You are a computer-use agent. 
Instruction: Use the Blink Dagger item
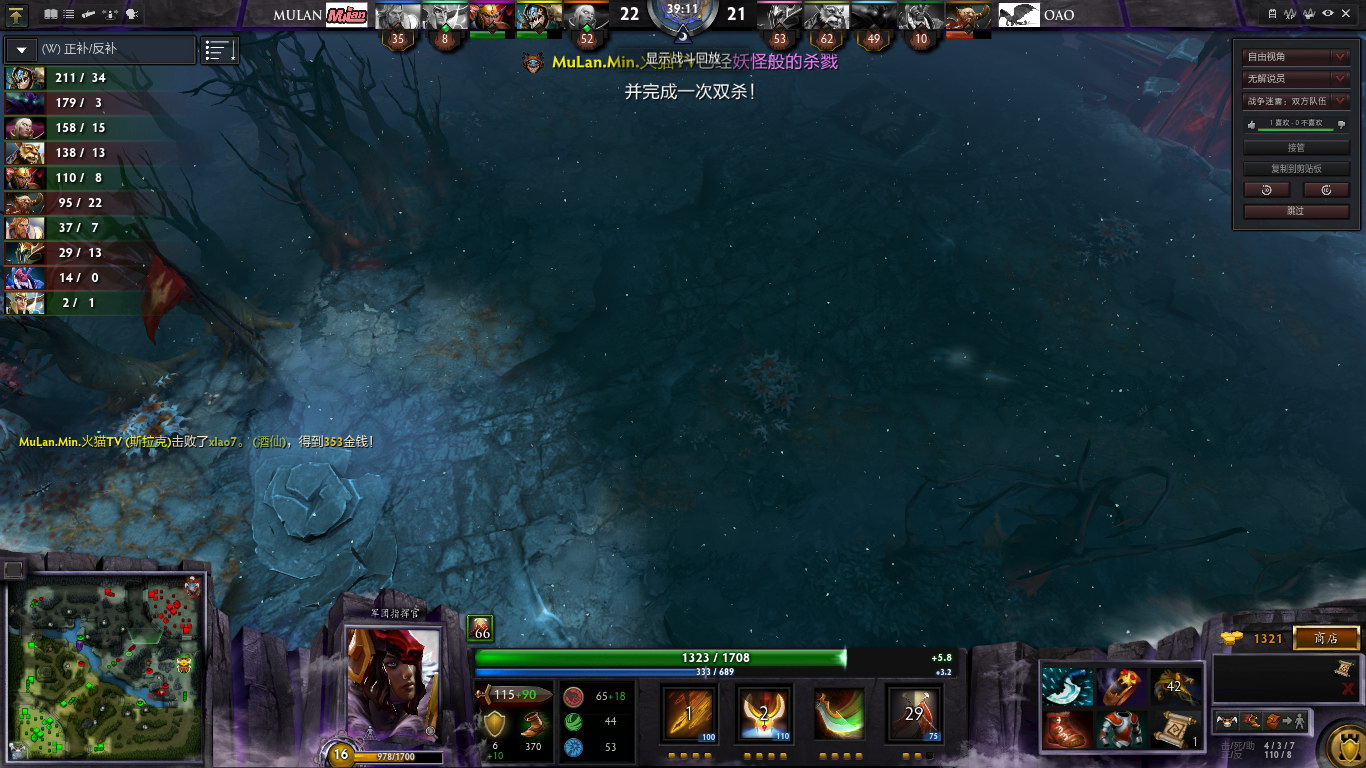click(1066, 687)
